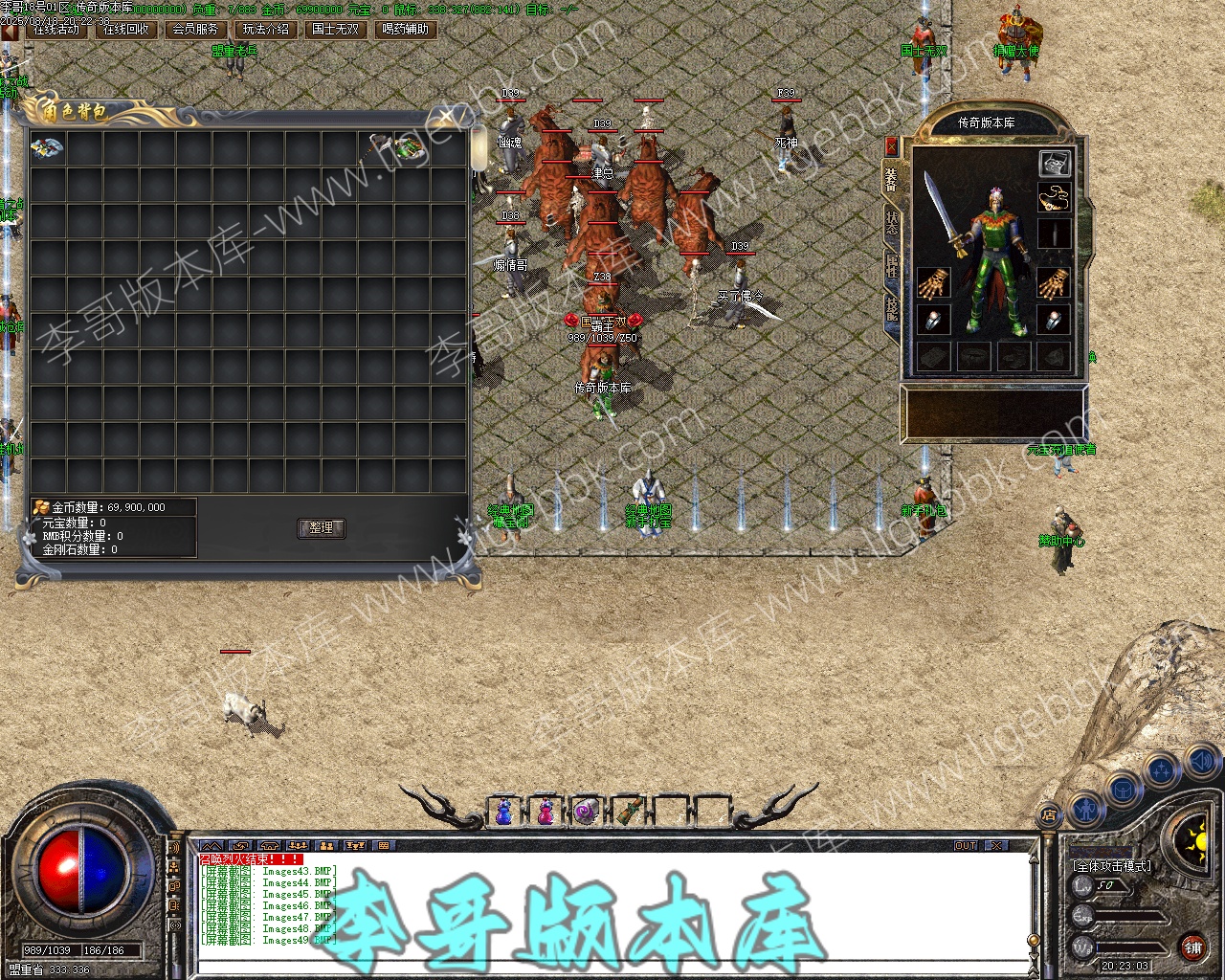Click the treasure chest icon in the equipment panel
The width and height of the screenshot is (1225, 980).
click(1054, 163)
